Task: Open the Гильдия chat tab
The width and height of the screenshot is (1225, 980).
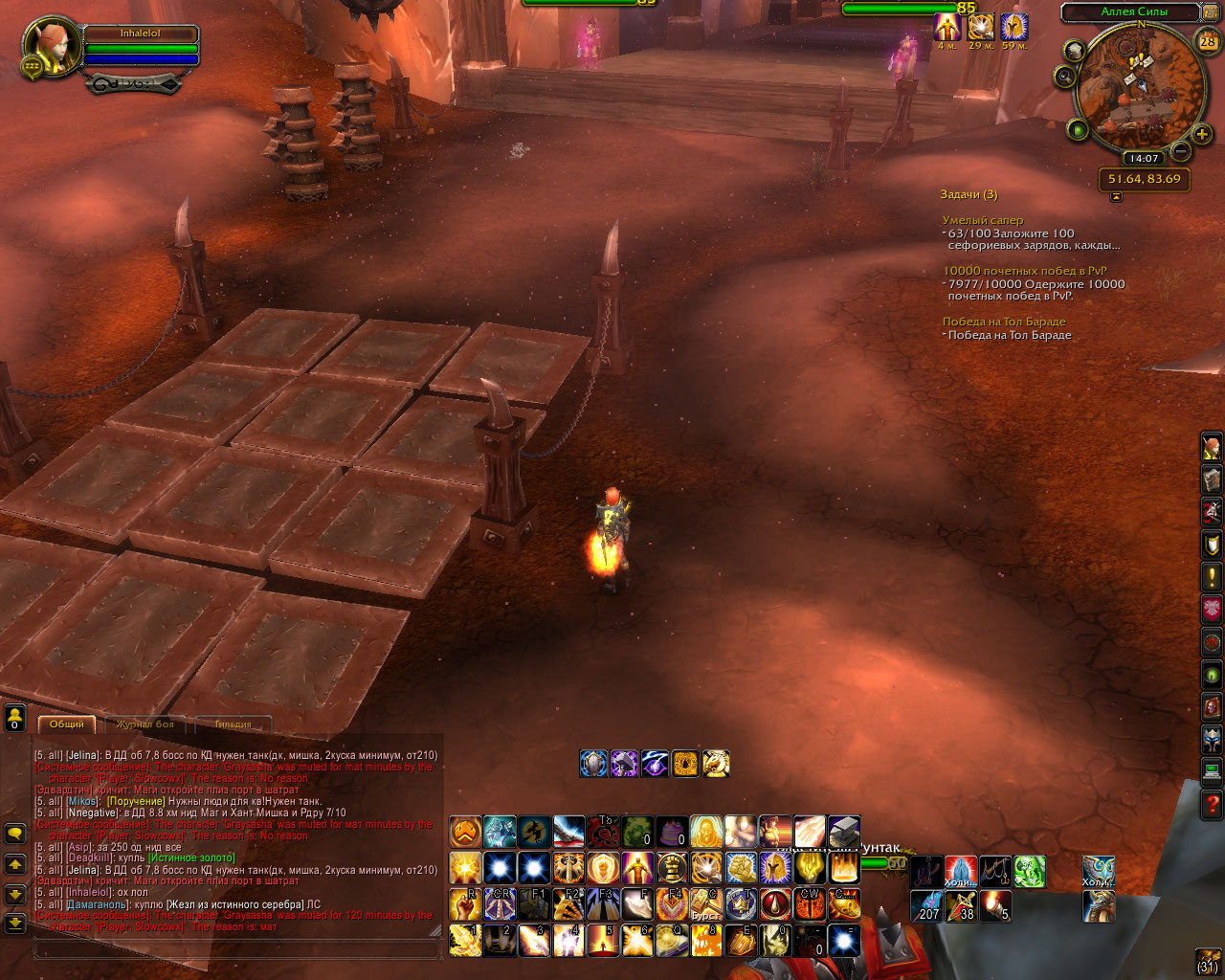Action: coord(233,724)
